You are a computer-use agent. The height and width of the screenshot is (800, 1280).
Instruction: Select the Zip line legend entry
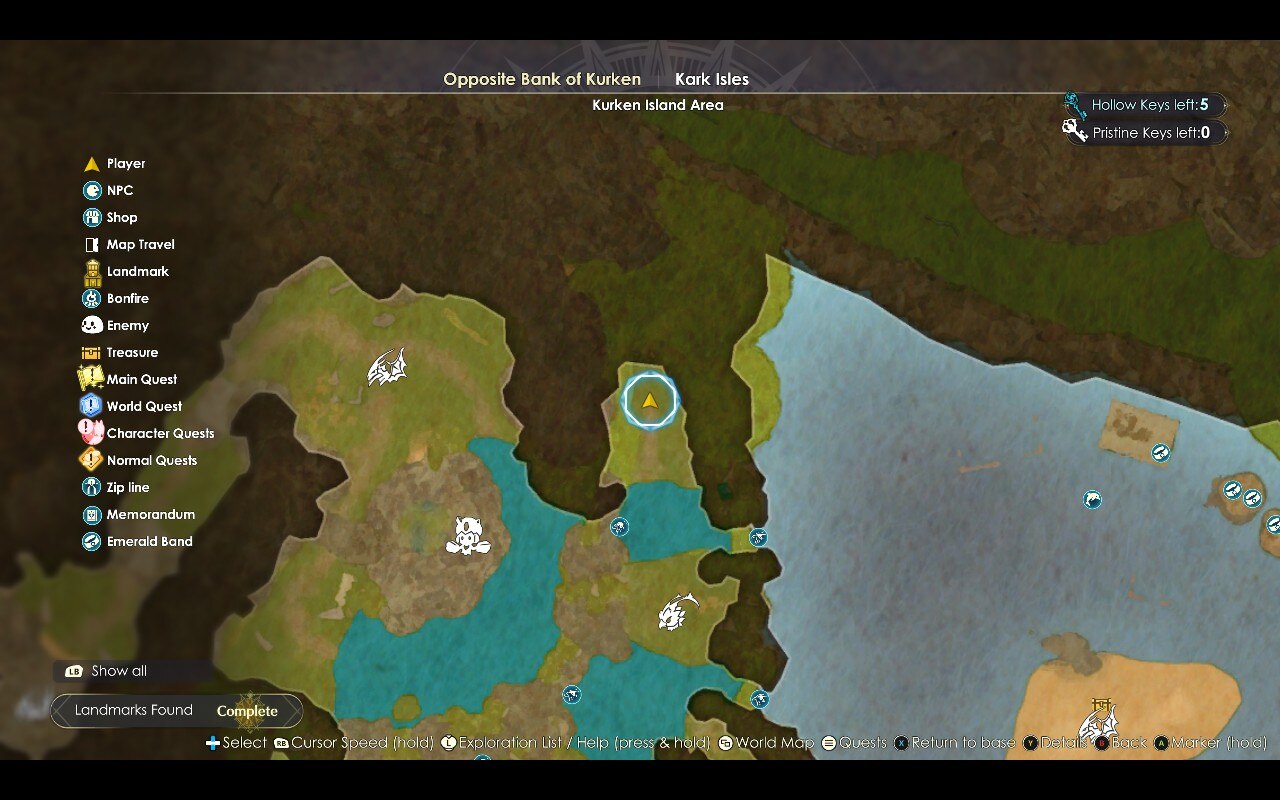click(127, 487)
